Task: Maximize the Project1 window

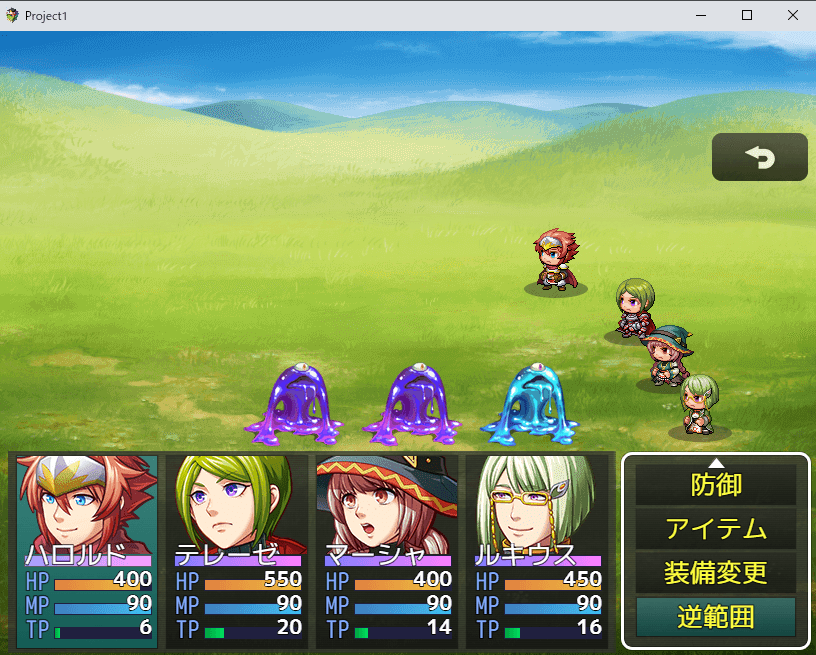Action: pos(746,15)
